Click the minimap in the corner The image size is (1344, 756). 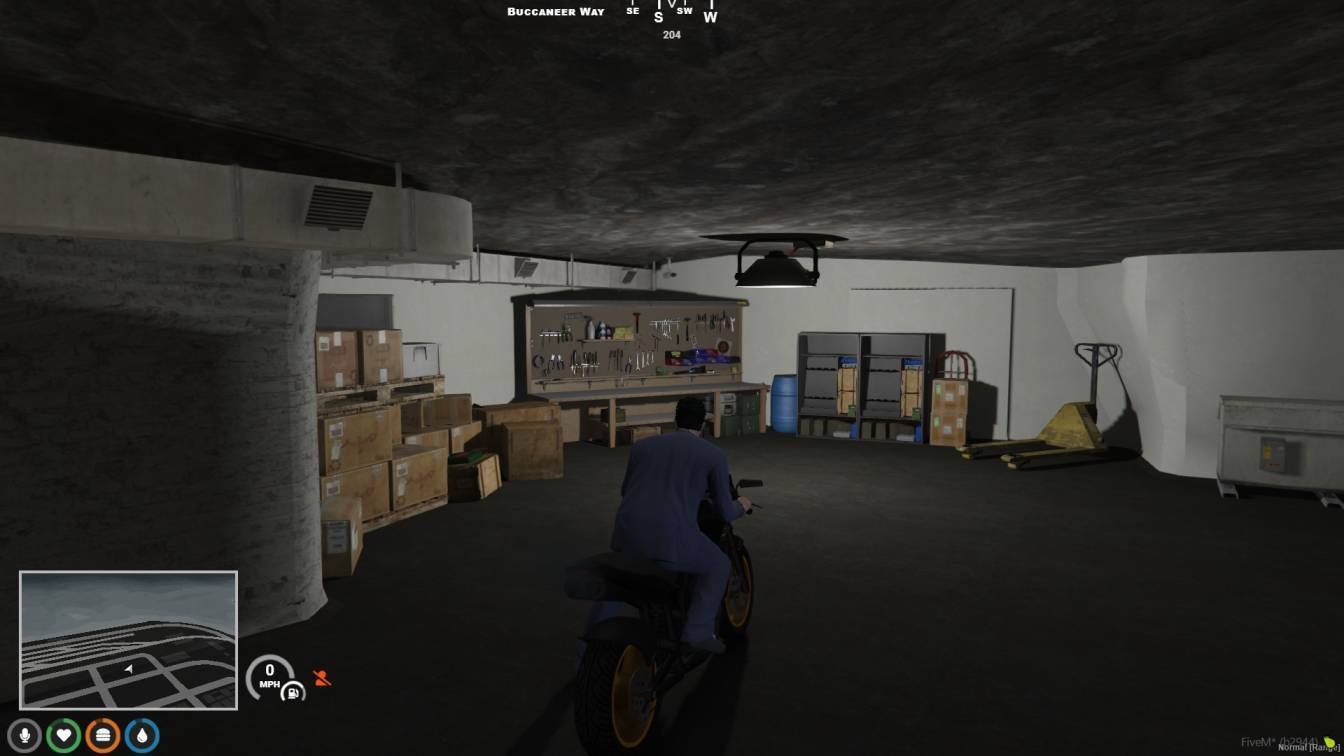(128, 640)
